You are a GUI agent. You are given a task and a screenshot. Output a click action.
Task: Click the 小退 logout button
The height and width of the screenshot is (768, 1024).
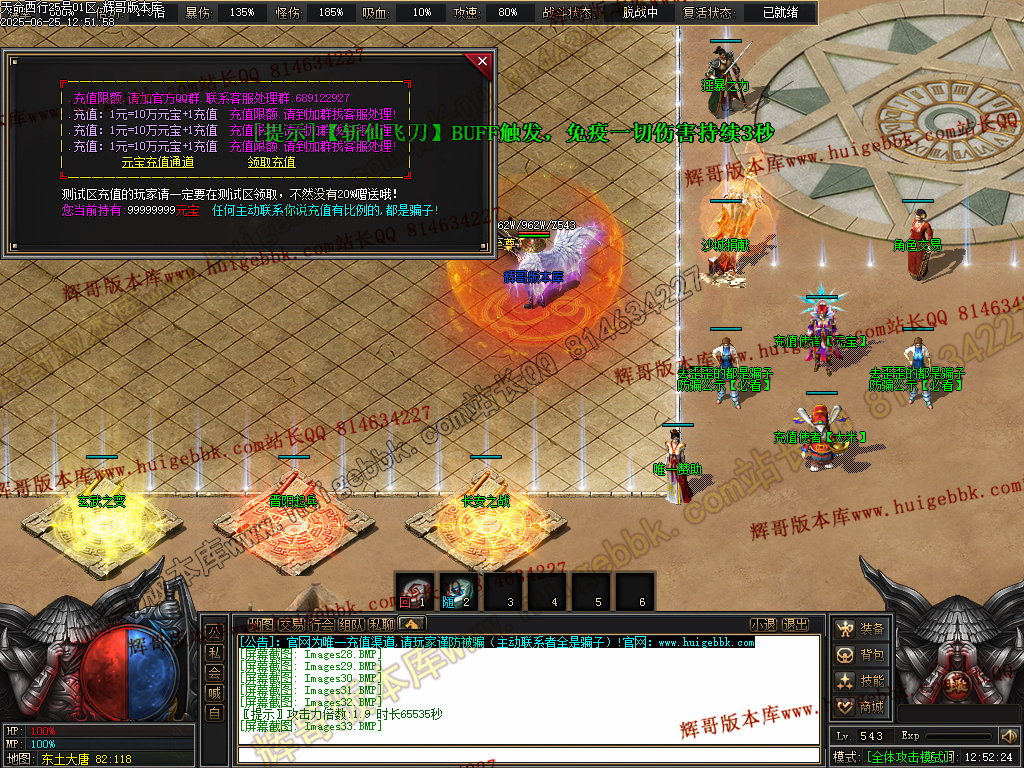coord(764,625)
